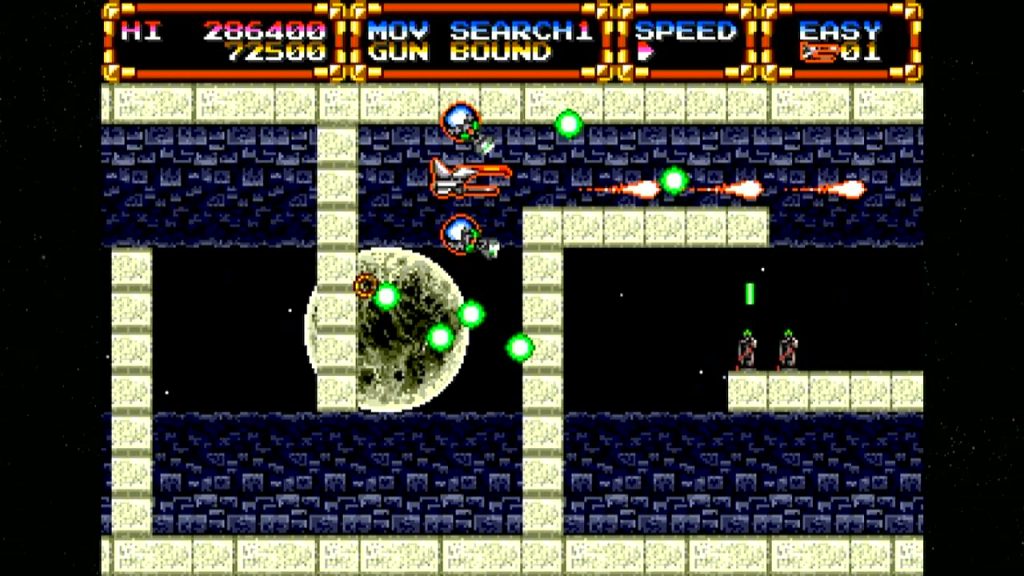Select the MOV SEARCH1 weapon label
Viewport: 1024px width, 576px height.
480,30
